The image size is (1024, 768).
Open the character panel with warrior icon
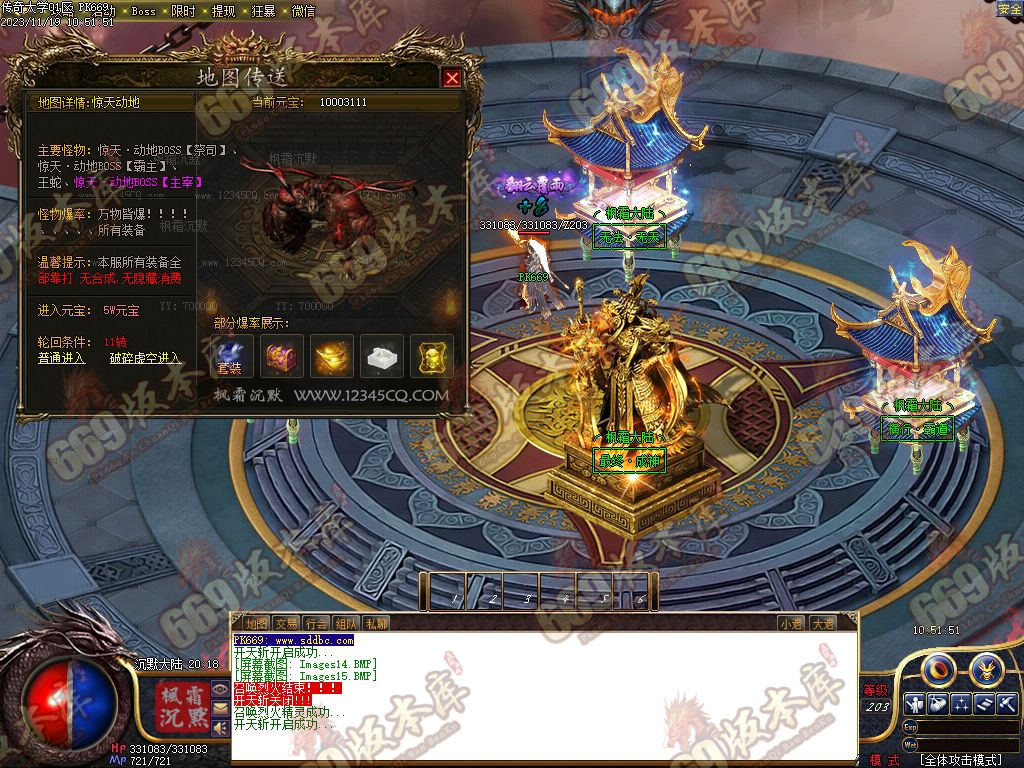913,703
